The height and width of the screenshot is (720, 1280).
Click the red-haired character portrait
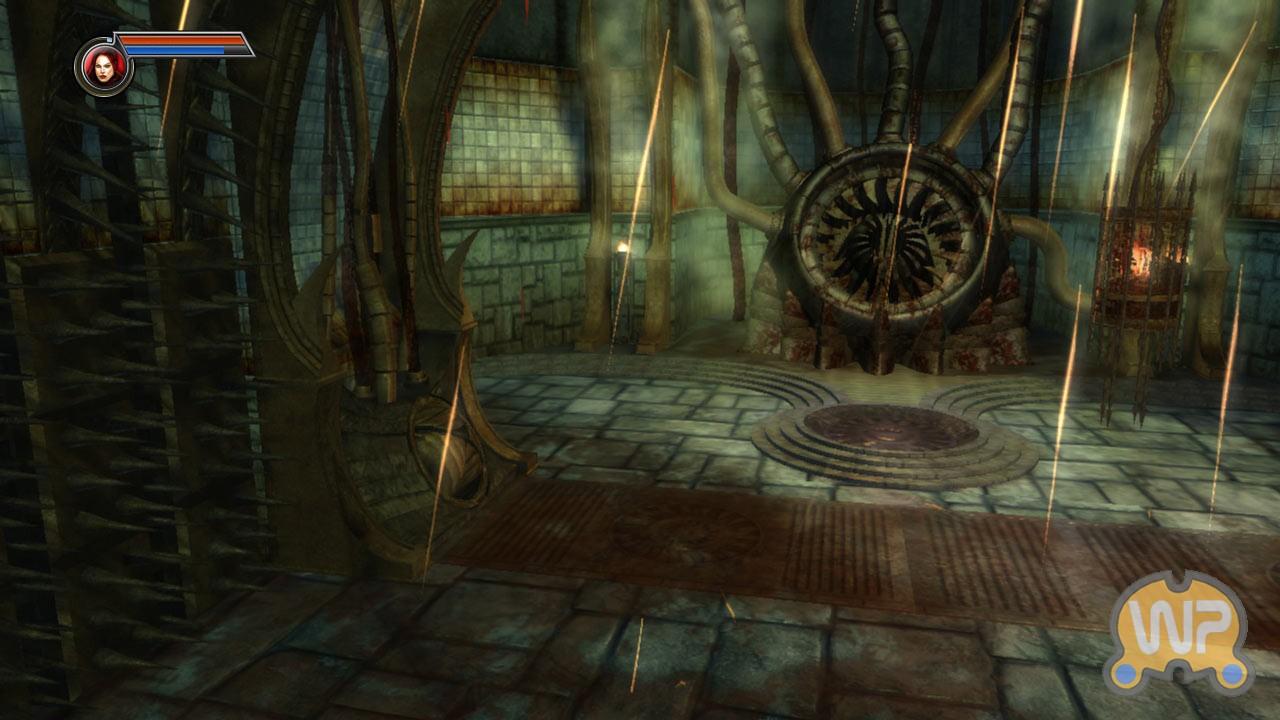[x=103, y=66]
